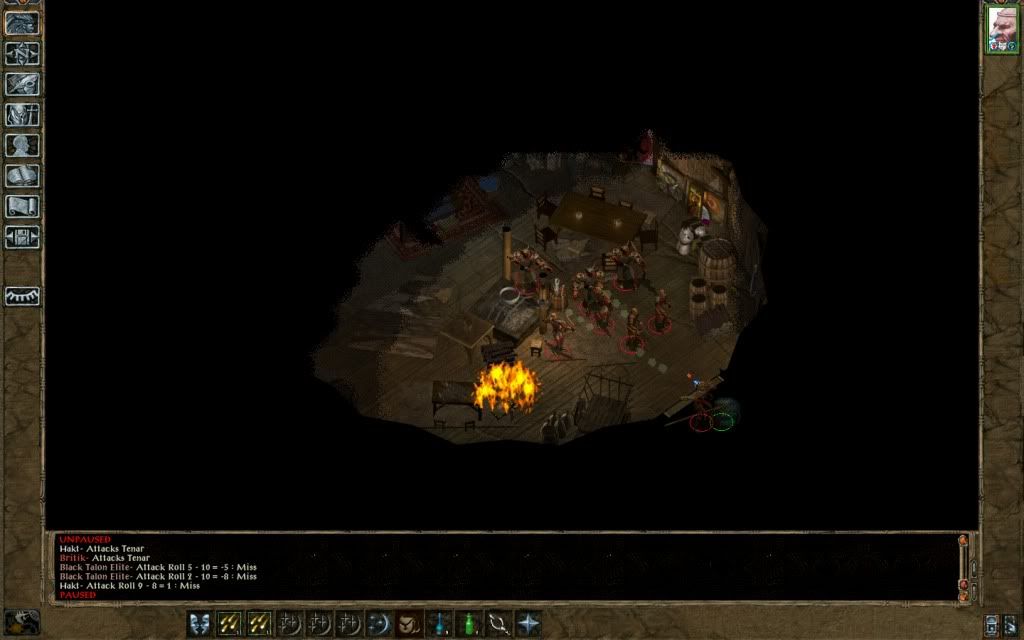
Task: Open the options menu floppy disk icon
Action: tap(23, 238)
